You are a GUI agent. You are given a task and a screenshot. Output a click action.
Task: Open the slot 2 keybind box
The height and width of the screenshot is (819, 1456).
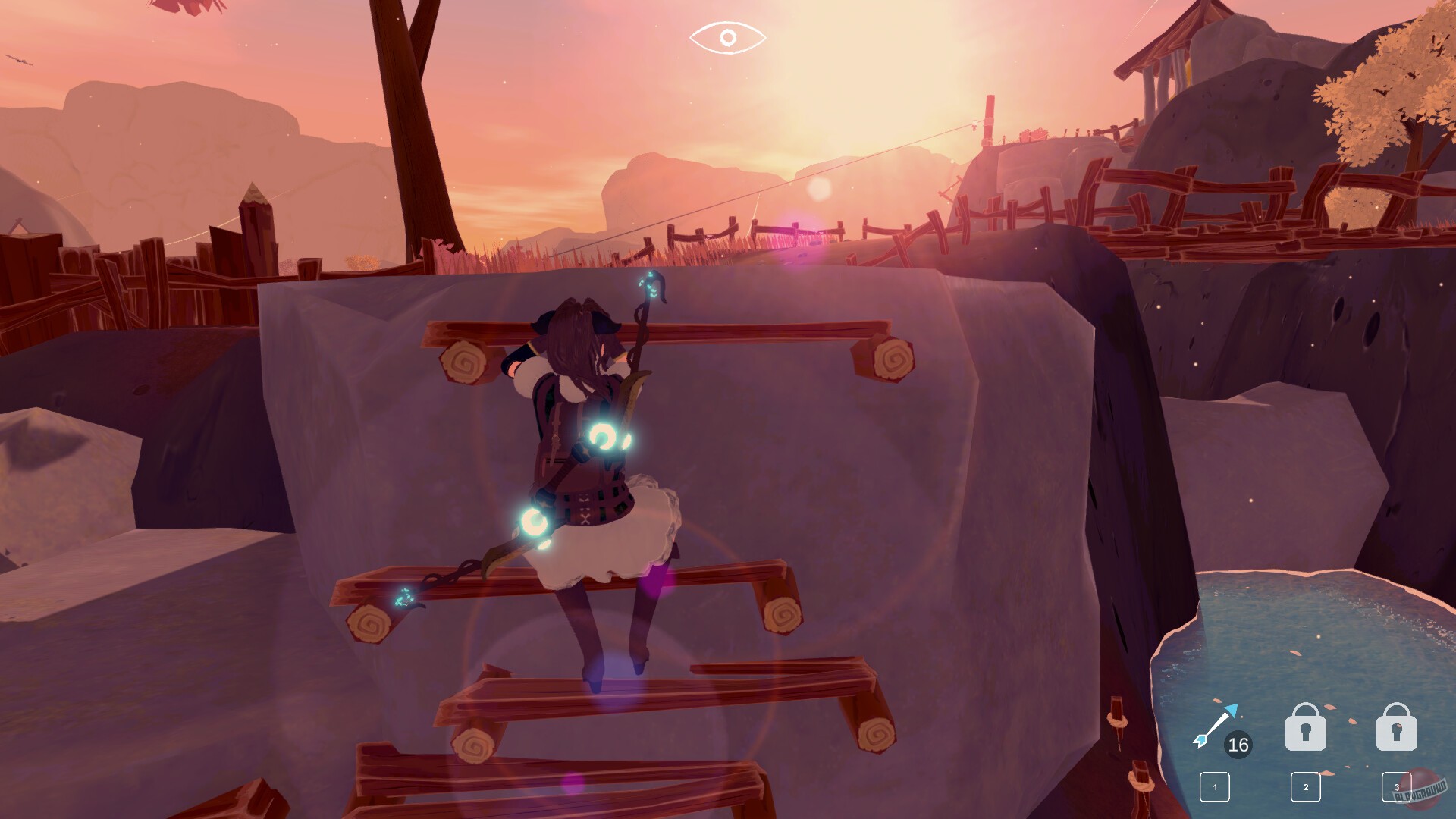click(1306, 787)
